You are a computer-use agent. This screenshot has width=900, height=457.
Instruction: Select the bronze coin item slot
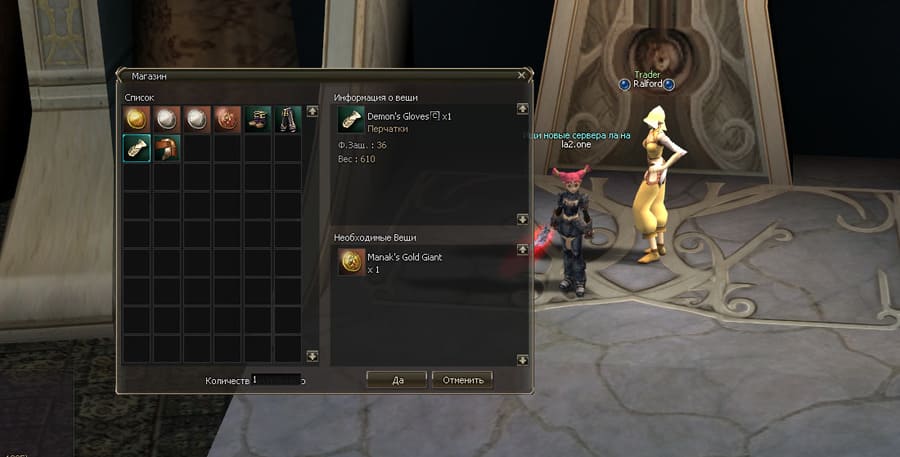[x=227, y=119]
